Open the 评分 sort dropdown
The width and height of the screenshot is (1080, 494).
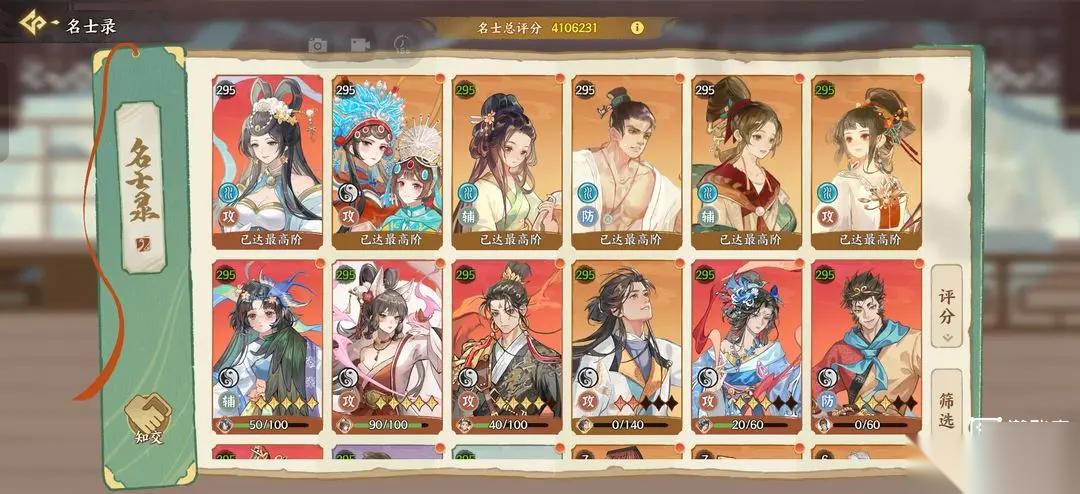point(946,307)
